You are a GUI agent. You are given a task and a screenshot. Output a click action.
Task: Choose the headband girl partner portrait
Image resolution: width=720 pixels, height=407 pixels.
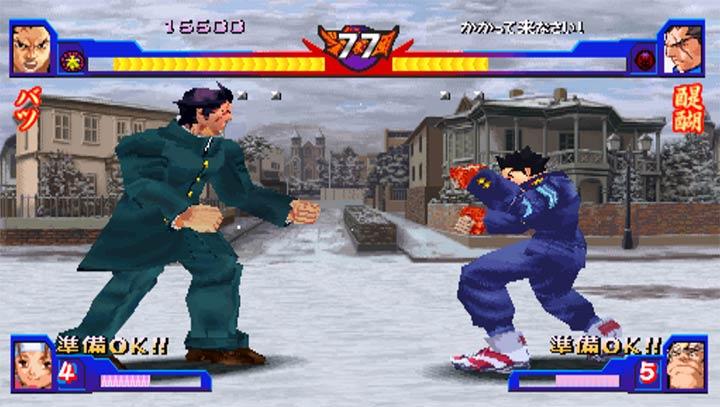(31, 365)
